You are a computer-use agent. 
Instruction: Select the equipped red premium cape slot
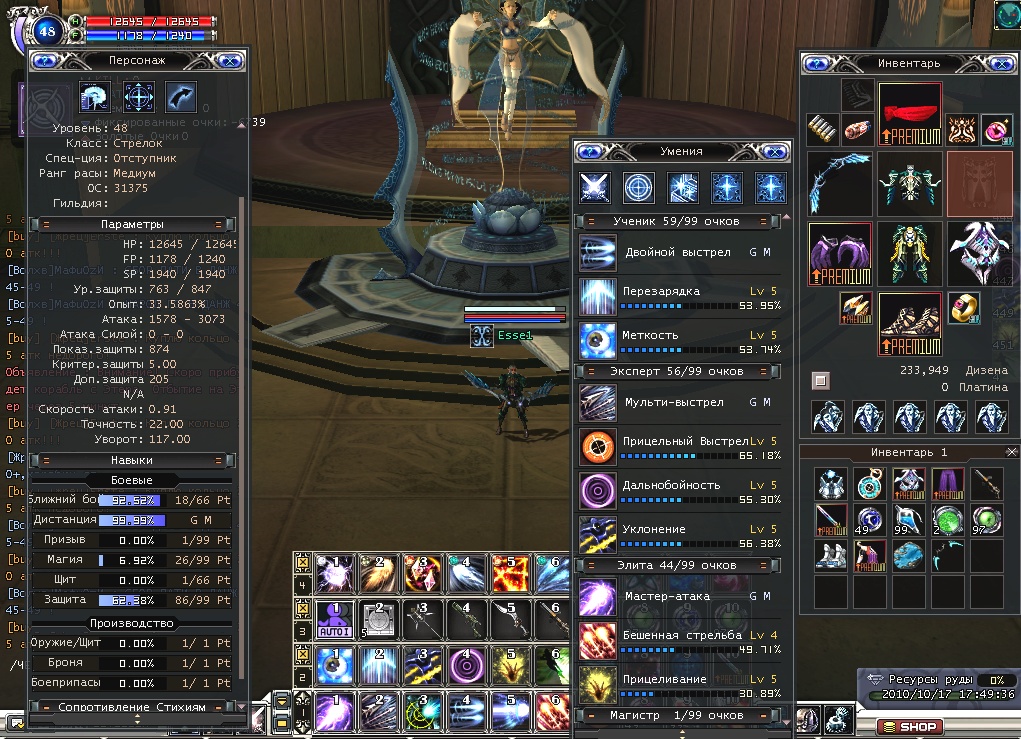click(x=910, y=114)
